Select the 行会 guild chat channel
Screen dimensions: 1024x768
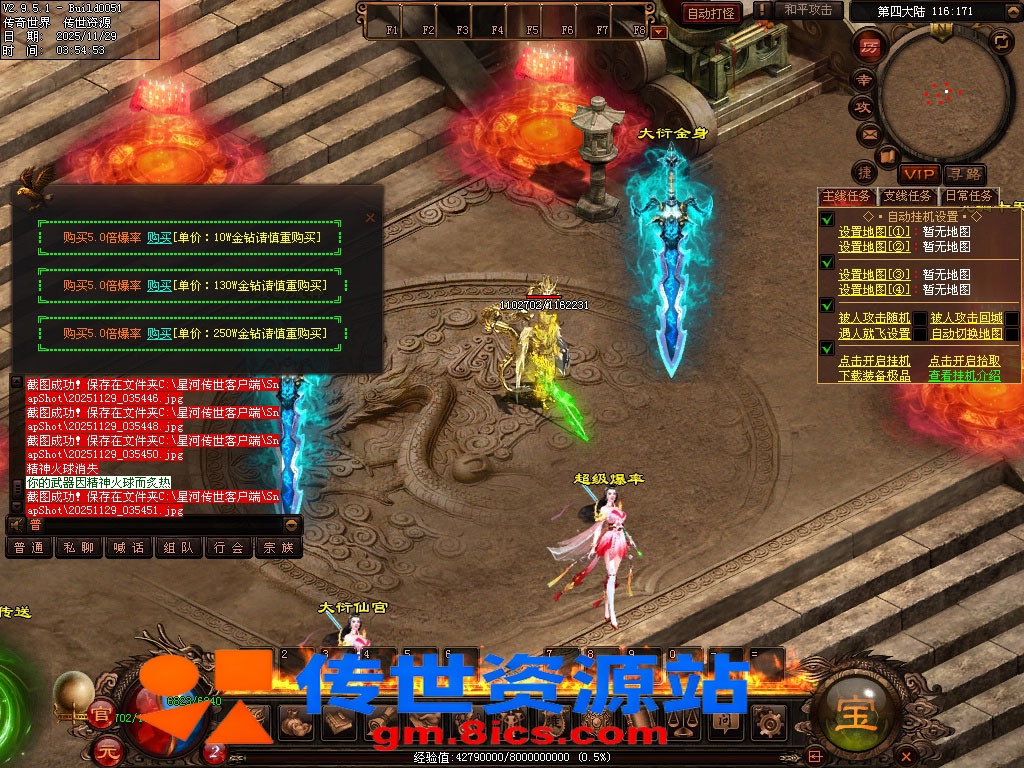click(x=229, y=548)
